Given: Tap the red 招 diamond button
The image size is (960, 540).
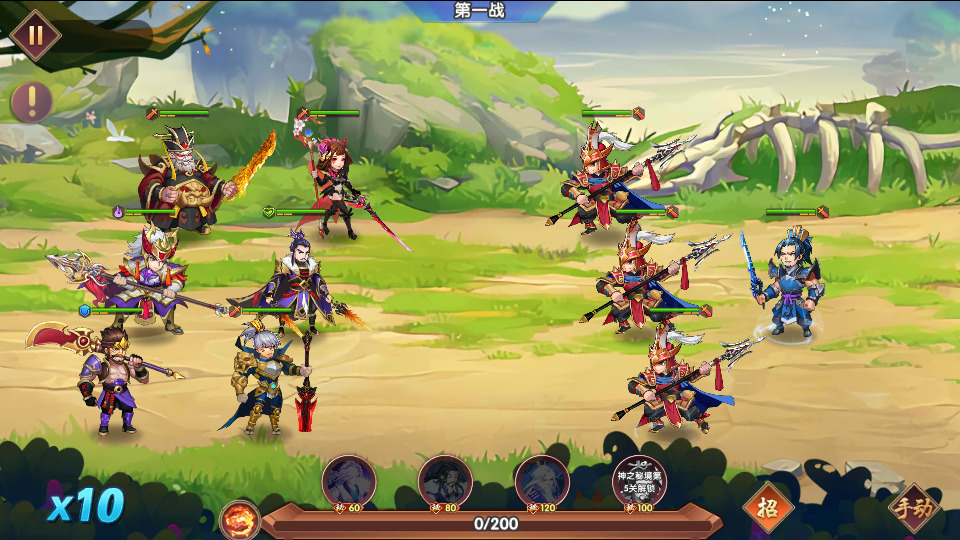Looking at the screenshot, I should [768, 506].
